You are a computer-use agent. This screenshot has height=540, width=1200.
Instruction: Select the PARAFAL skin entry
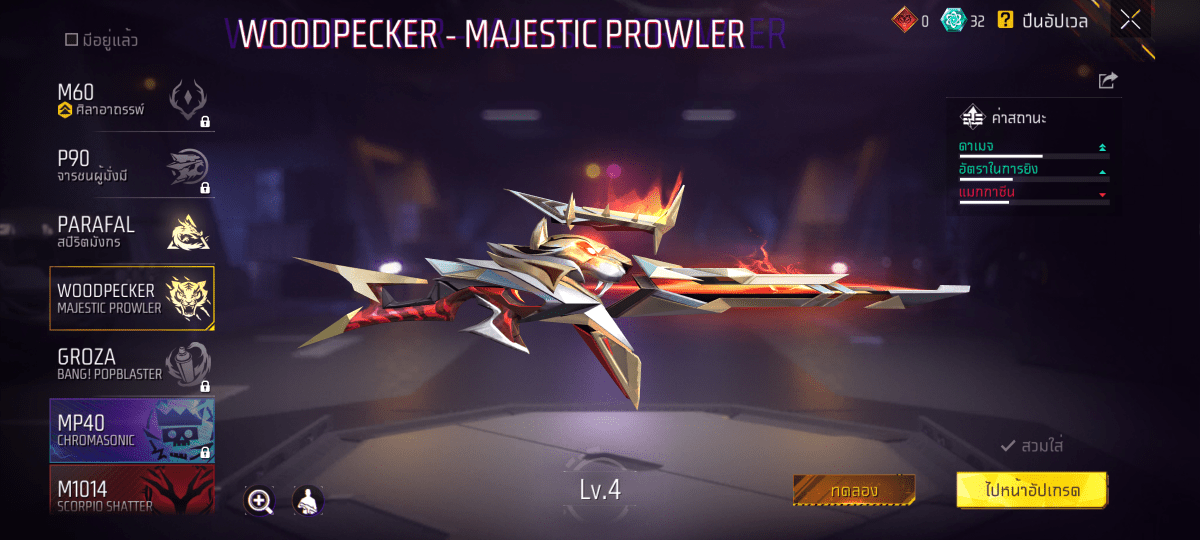(x=132, y=232)
